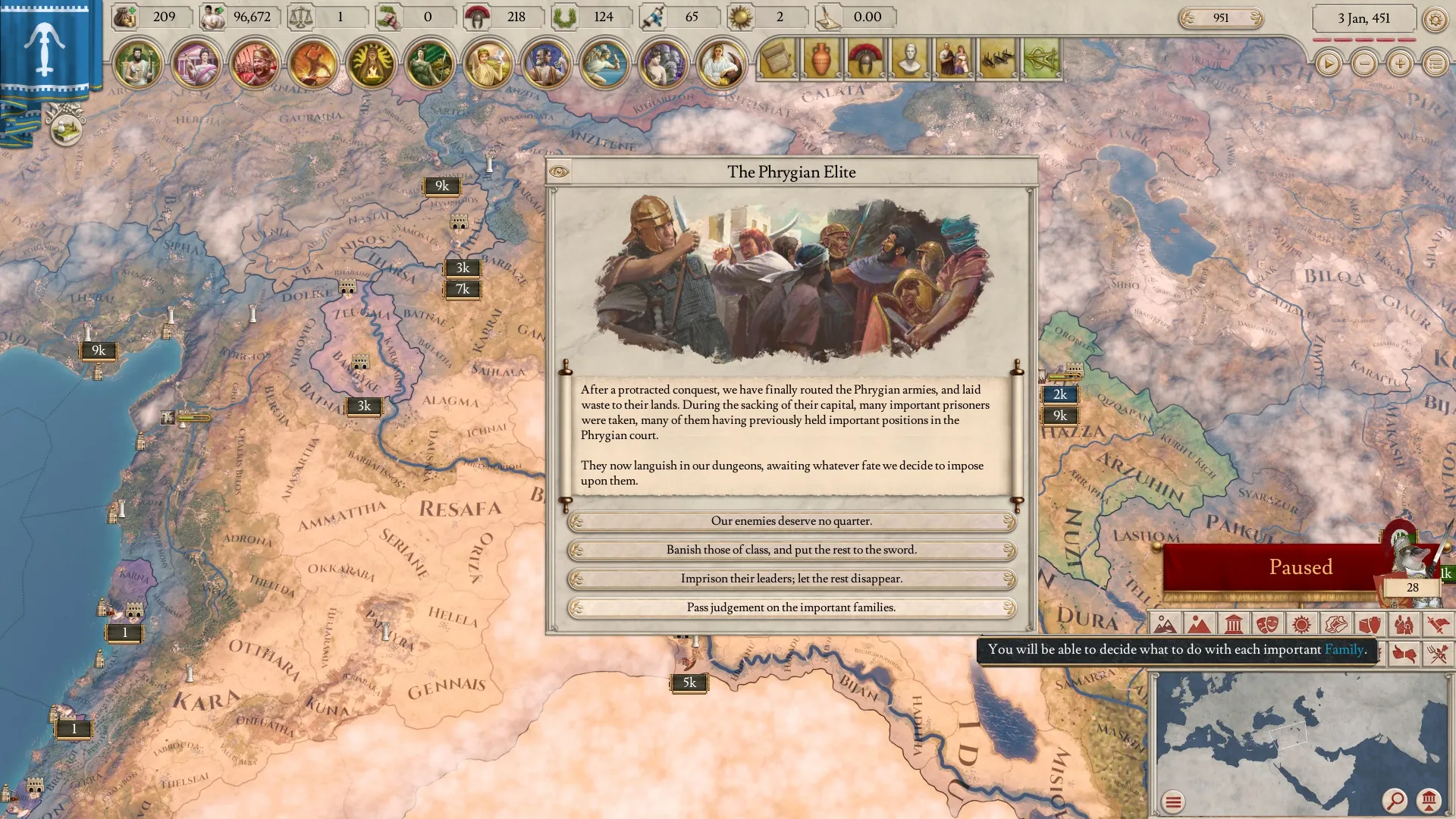Viewport: 1456px width, 819px height.
Task: Switch to the theater masks map mode
Action: click(1267, 625)
